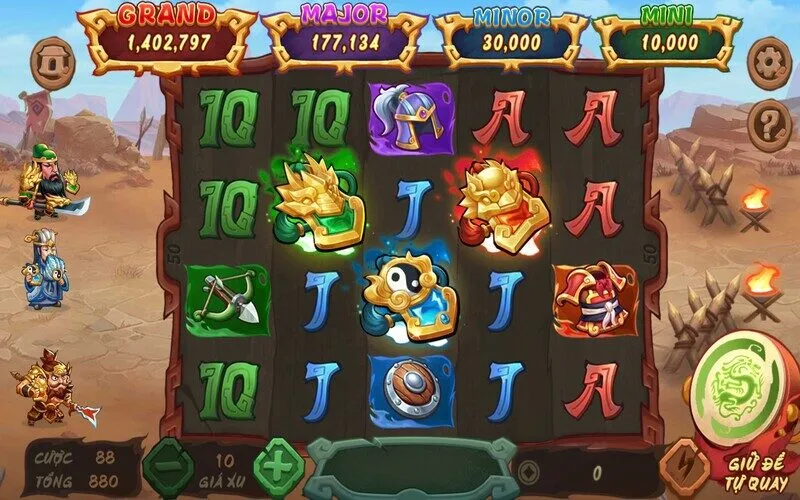The height and width of the screenshot is (500, 800).
Task: Decrease the coin value with minus button
Action: click(x=164, y=464)
